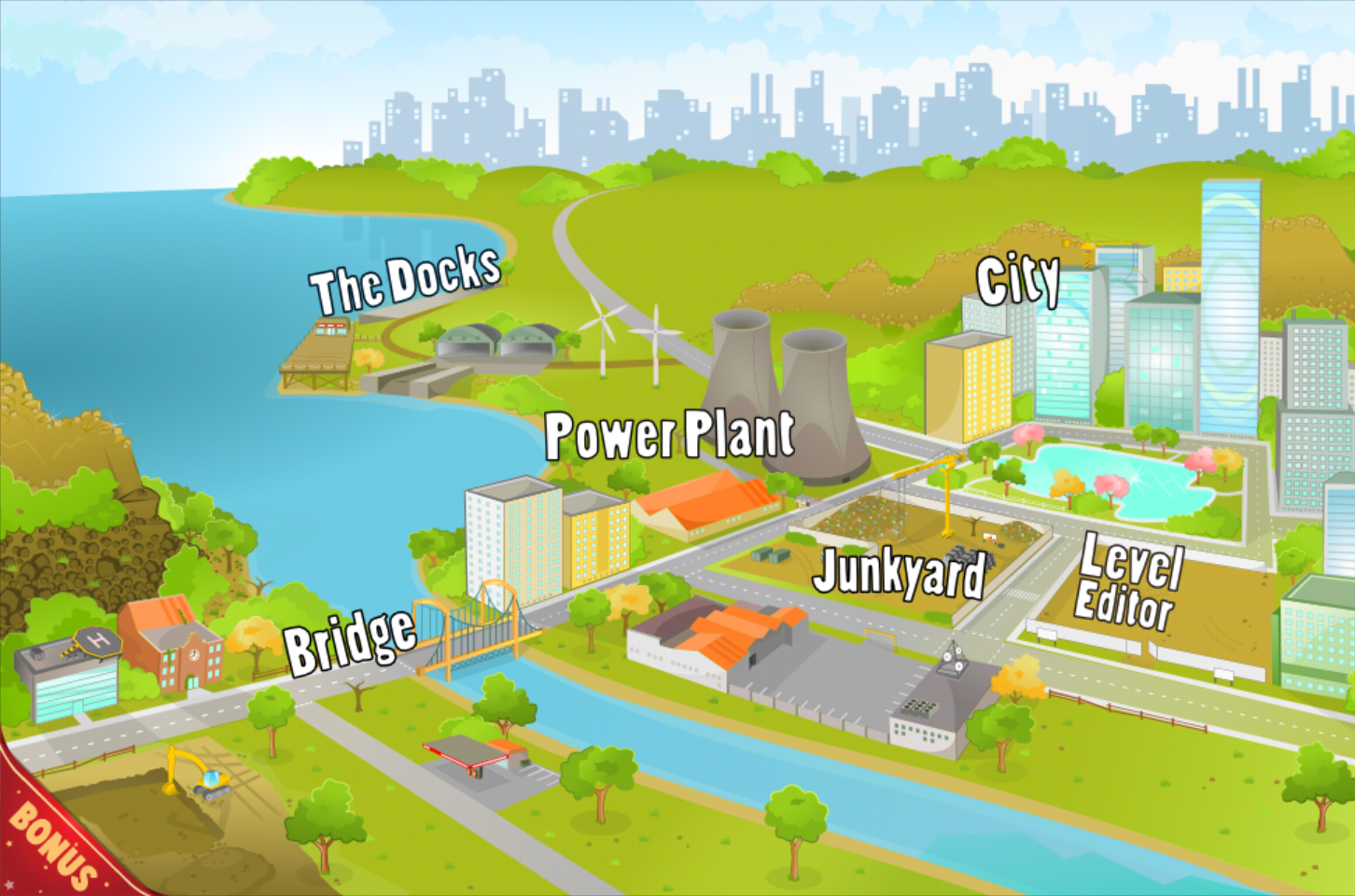Viewport: 1355px width, 896px height.
Task: Select the Power Plant label
Action: (669, 434)
